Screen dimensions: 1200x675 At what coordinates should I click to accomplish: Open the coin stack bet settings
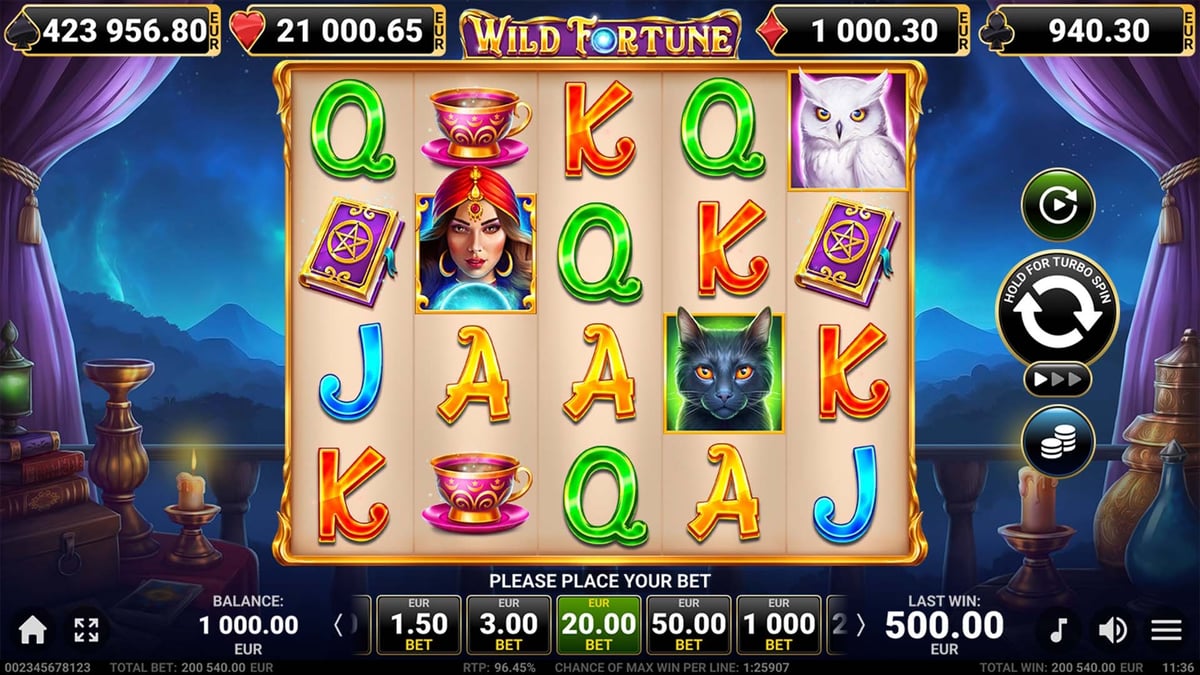click(1057, 441)
